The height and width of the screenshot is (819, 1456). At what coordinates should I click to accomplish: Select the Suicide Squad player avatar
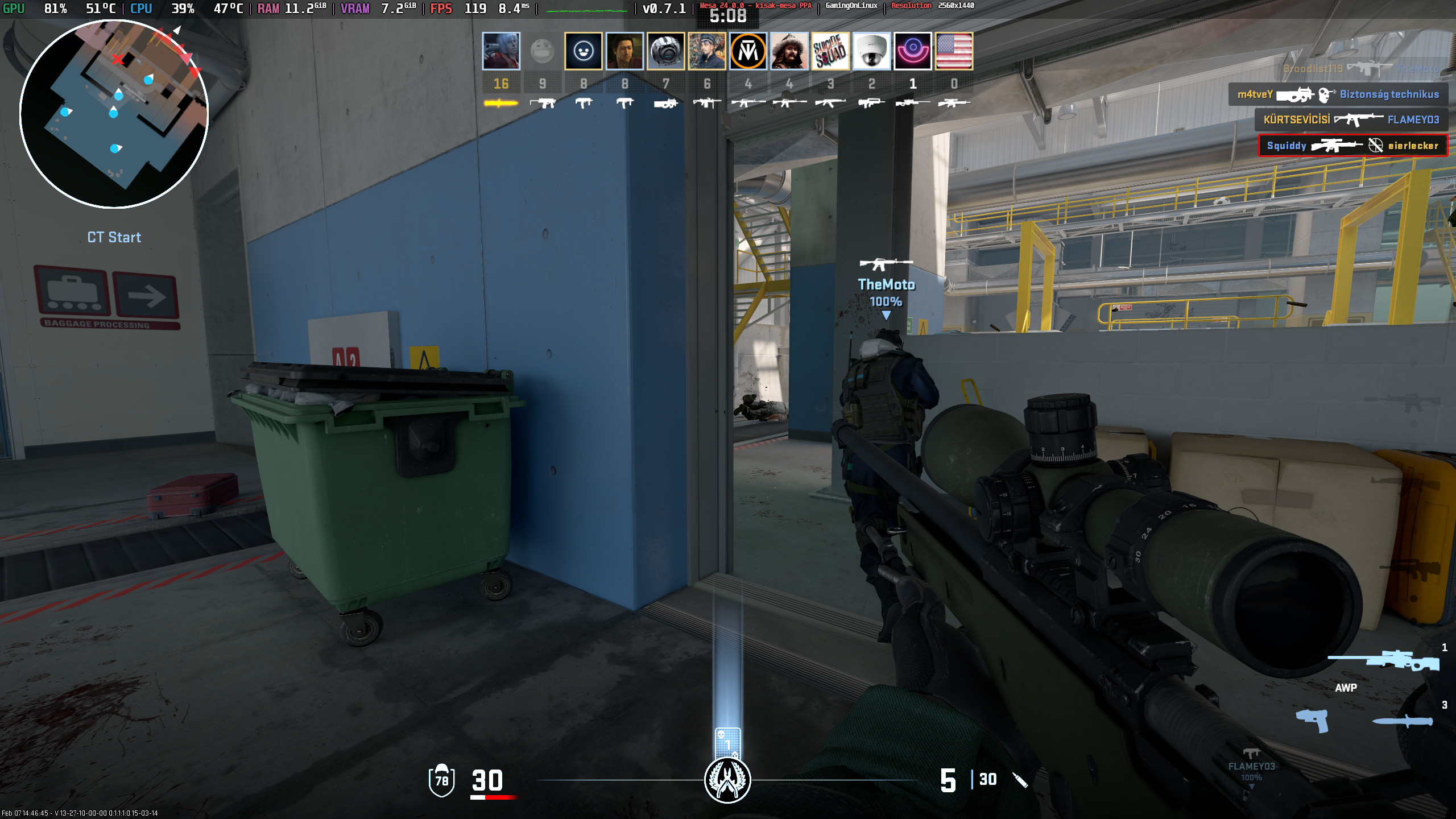830,51
